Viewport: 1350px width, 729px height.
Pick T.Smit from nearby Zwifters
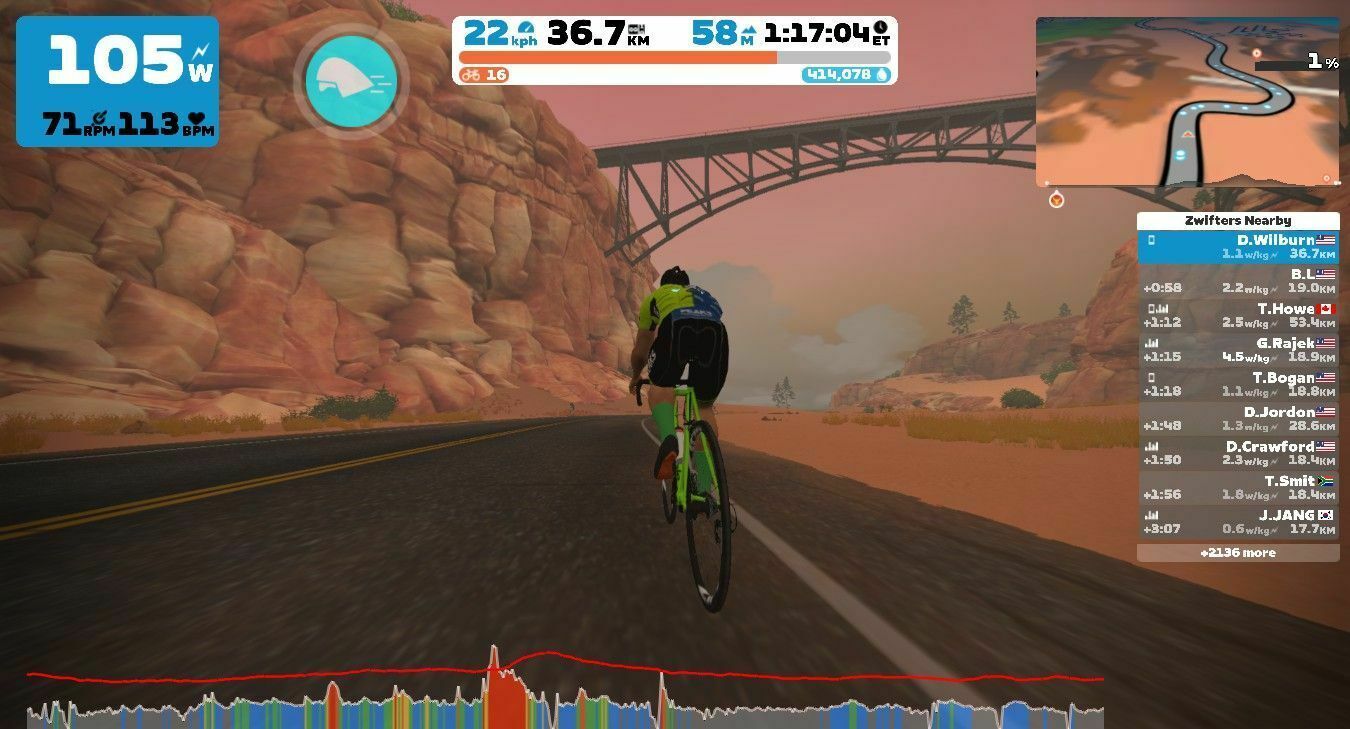pyautogui.click(x=1237, y=488)
